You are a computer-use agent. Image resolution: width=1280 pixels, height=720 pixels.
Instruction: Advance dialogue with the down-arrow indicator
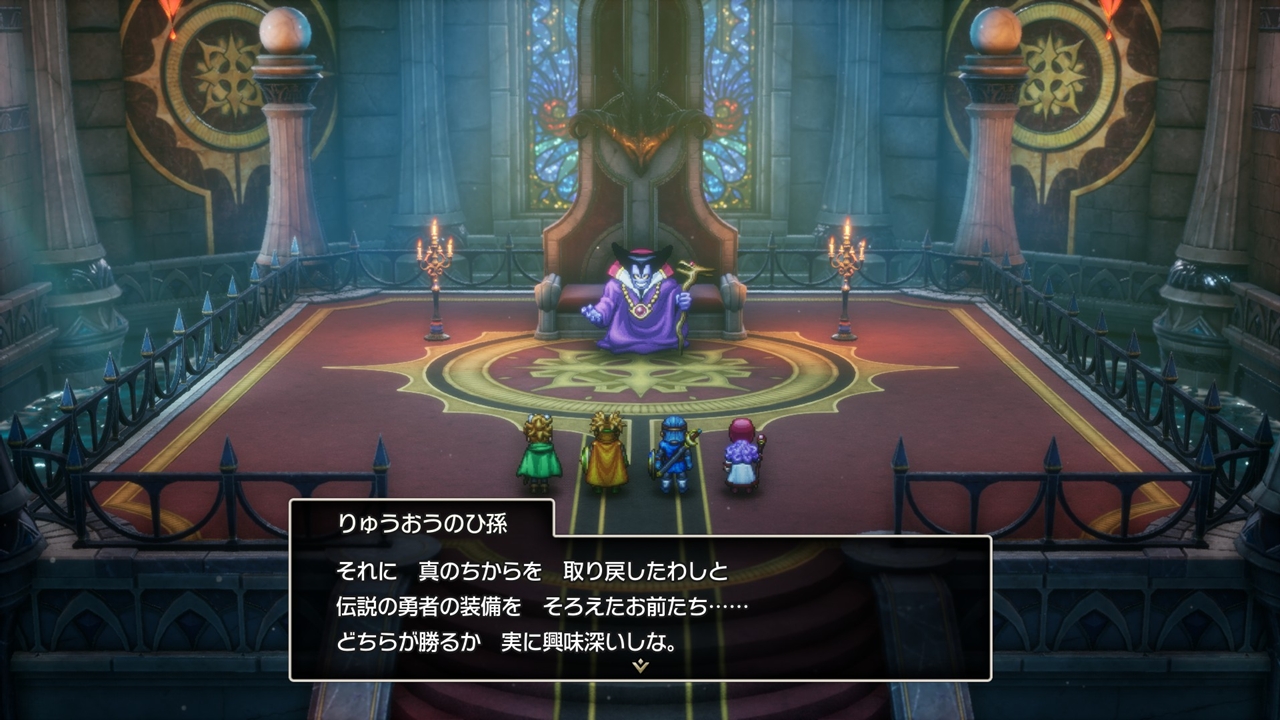pos(640,666)
